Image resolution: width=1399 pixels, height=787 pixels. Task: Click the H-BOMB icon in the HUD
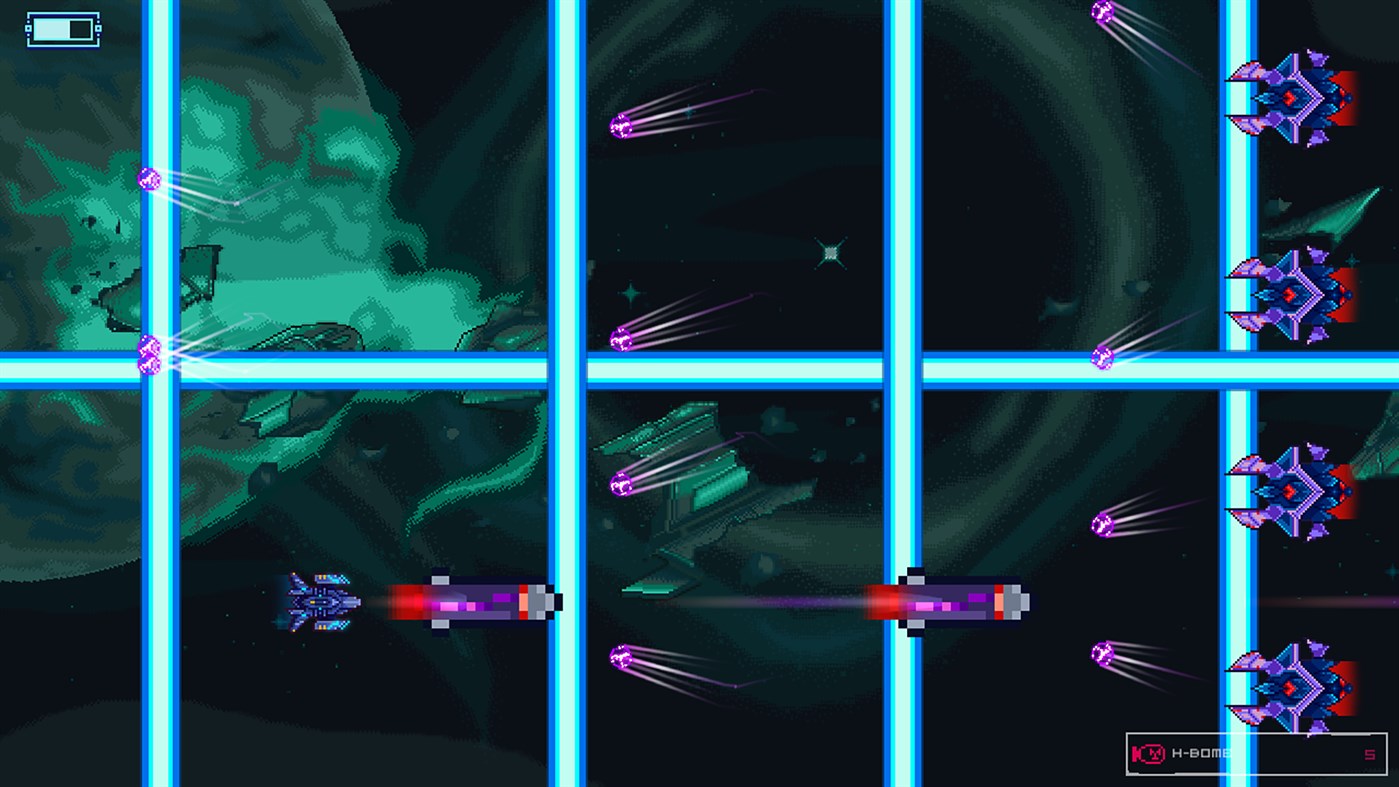[x=1148, y=753]
